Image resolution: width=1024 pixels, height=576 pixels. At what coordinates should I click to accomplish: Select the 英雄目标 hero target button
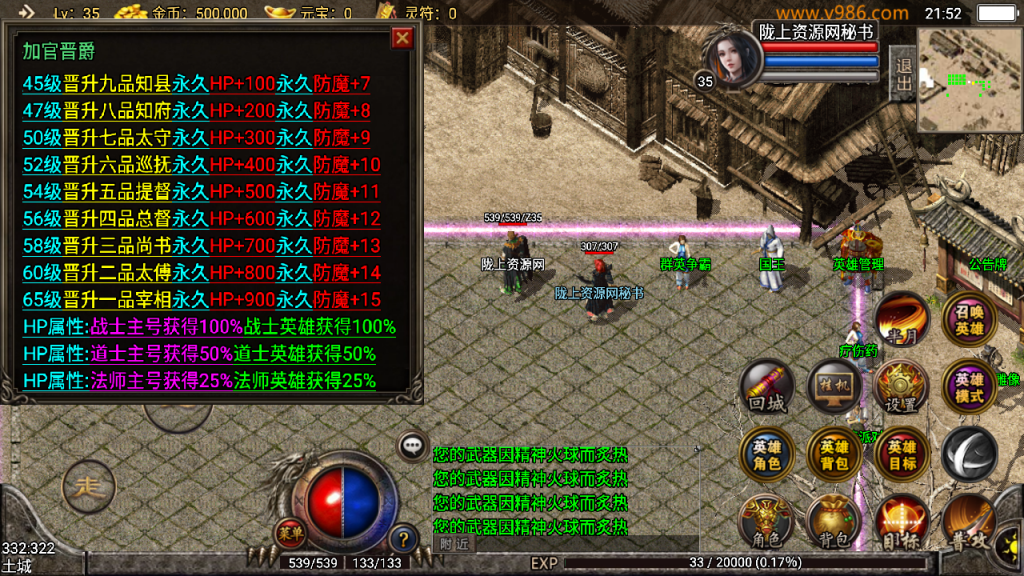click(x=901, y=455)
